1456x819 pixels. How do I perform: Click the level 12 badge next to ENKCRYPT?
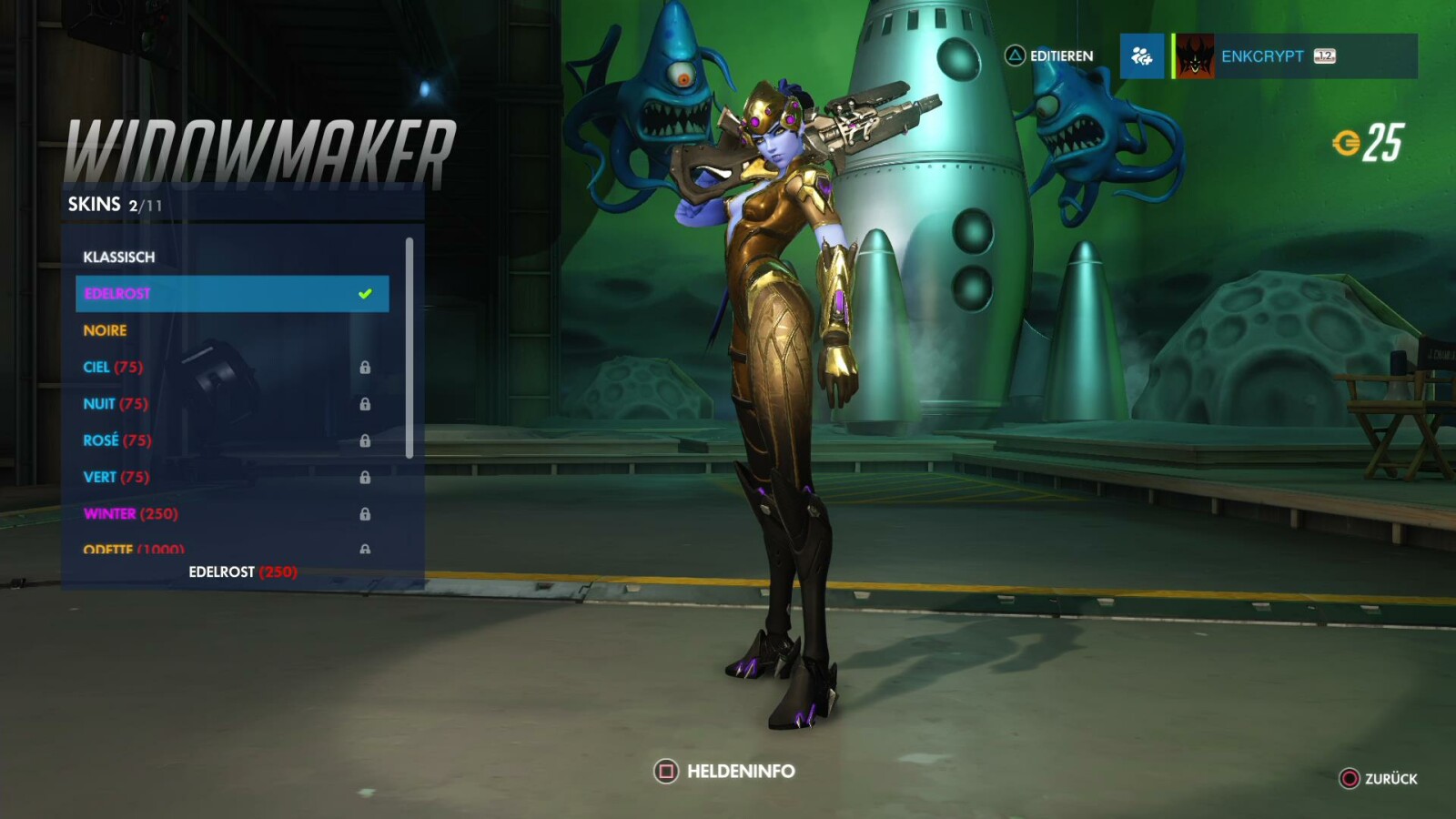1324,56
